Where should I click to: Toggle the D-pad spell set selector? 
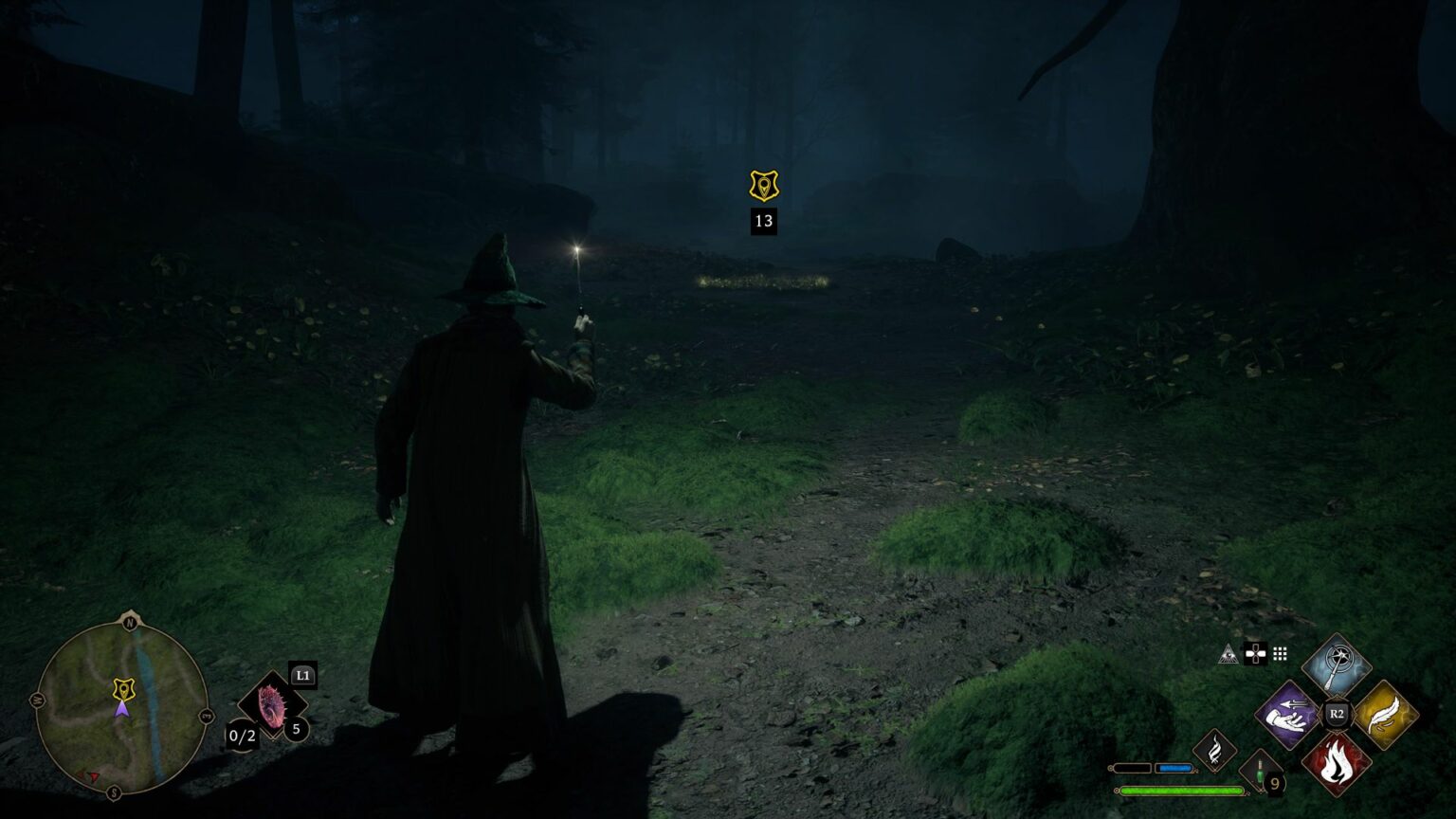click(1256, 653)
